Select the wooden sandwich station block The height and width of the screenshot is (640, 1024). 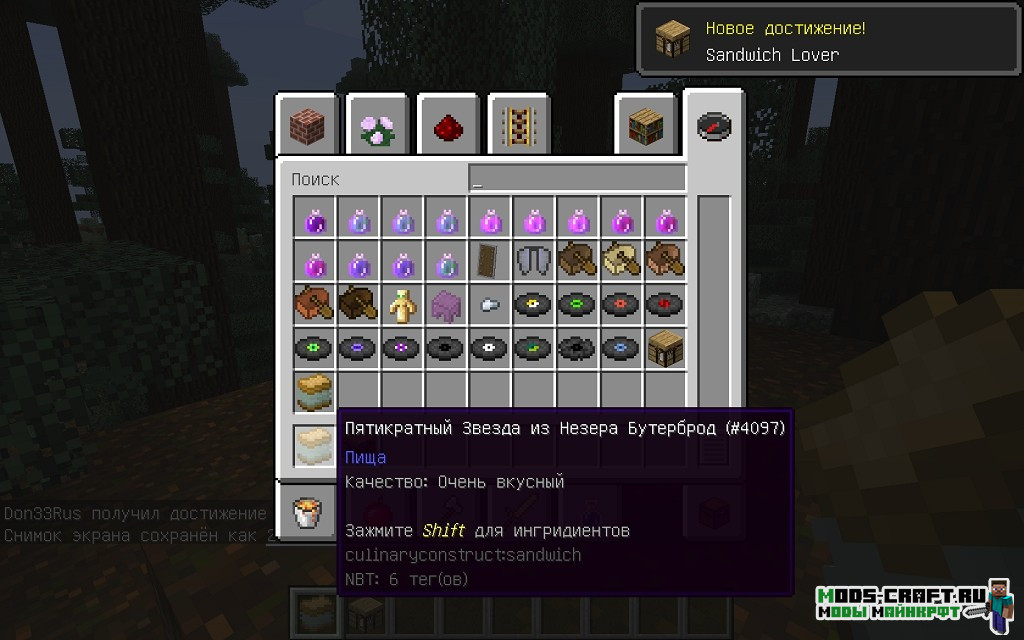(x=666, y=349)
